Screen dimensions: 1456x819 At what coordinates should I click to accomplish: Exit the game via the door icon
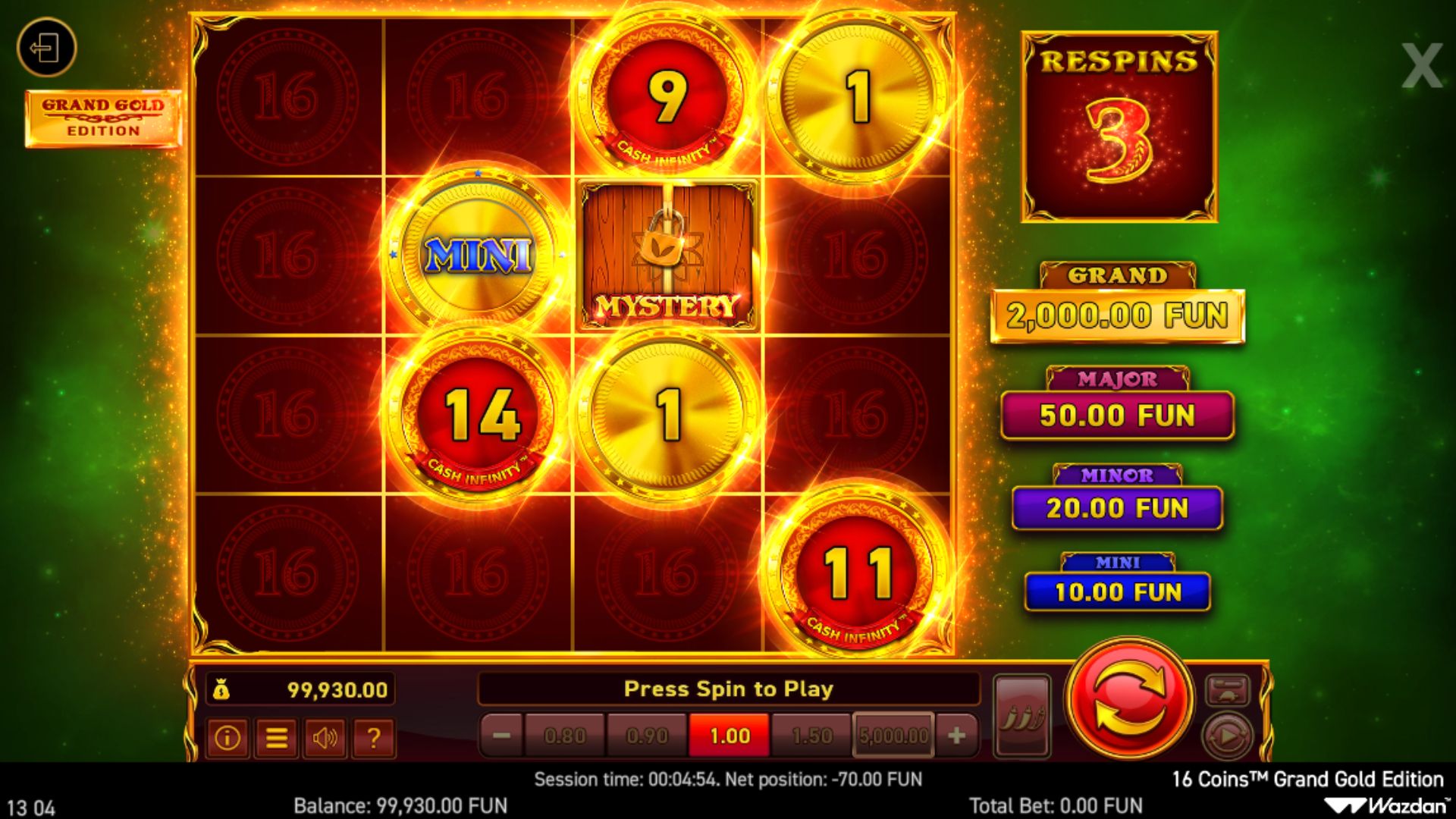point(46,49)
